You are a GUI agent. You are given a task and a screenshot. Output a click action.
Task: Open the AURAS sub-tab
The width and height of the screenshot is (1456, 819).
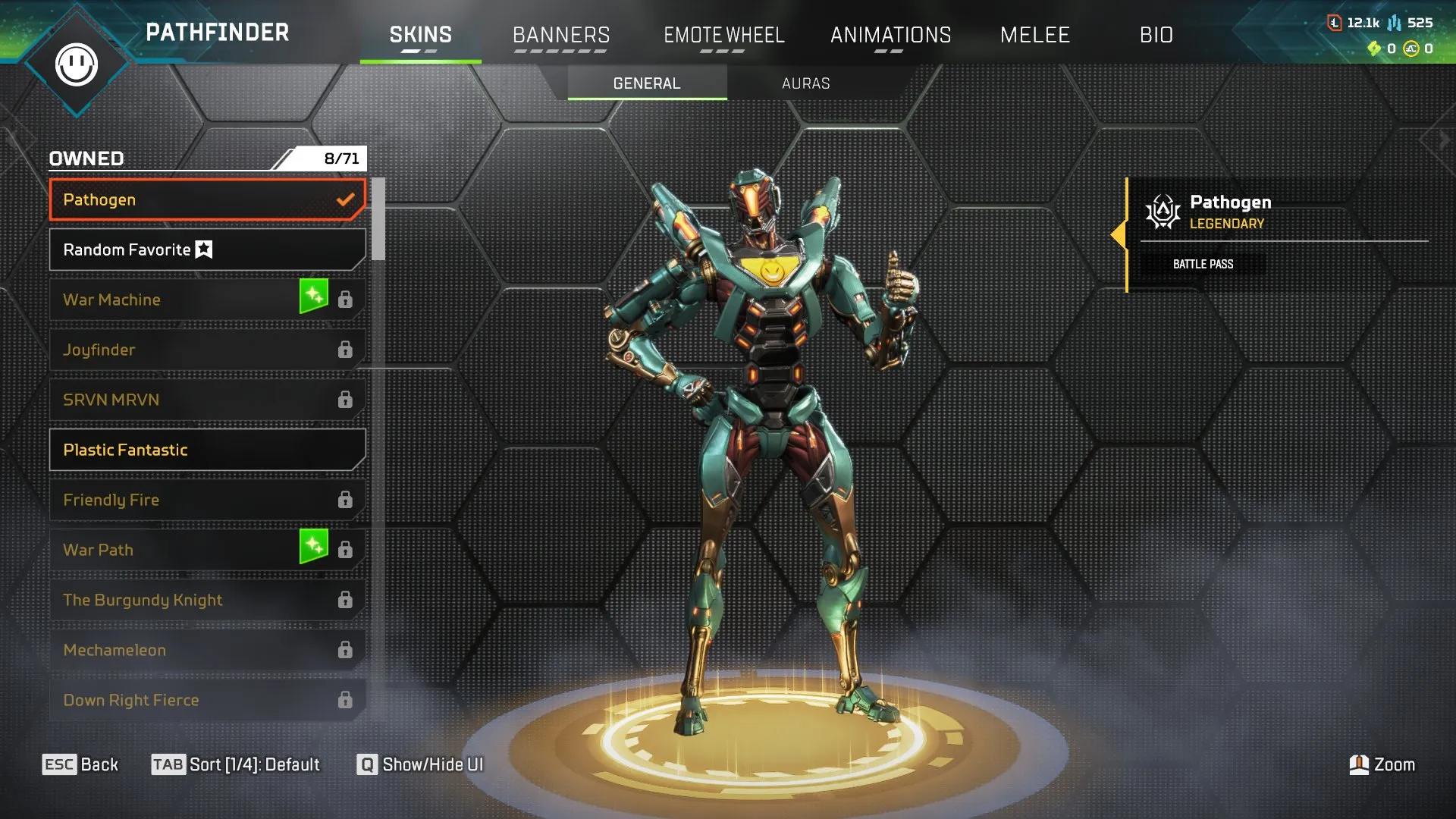[x=805, y=83]
